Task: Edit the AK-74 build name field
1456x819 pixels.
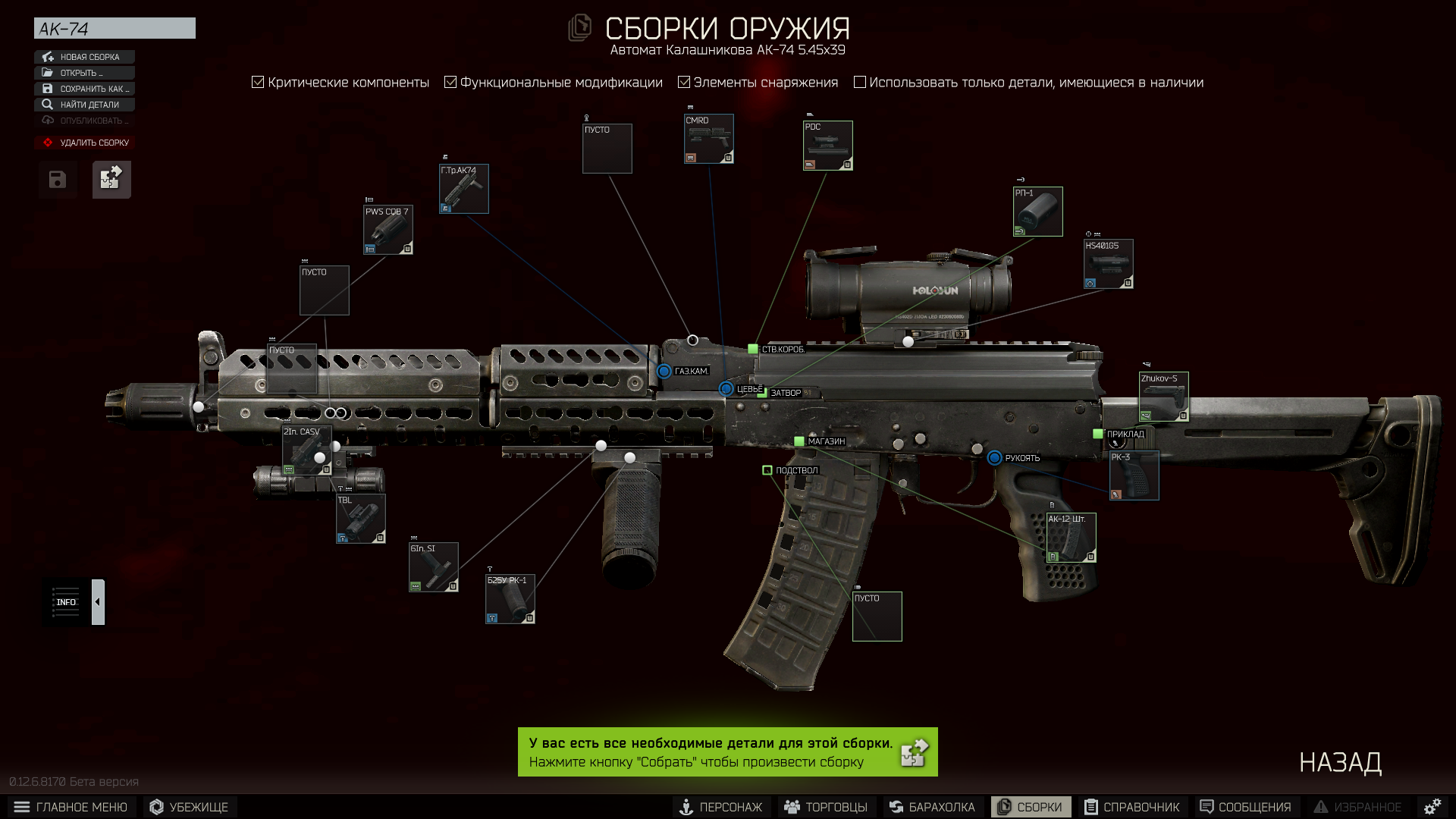Action: pyautogui.click(x=115, y=29)
